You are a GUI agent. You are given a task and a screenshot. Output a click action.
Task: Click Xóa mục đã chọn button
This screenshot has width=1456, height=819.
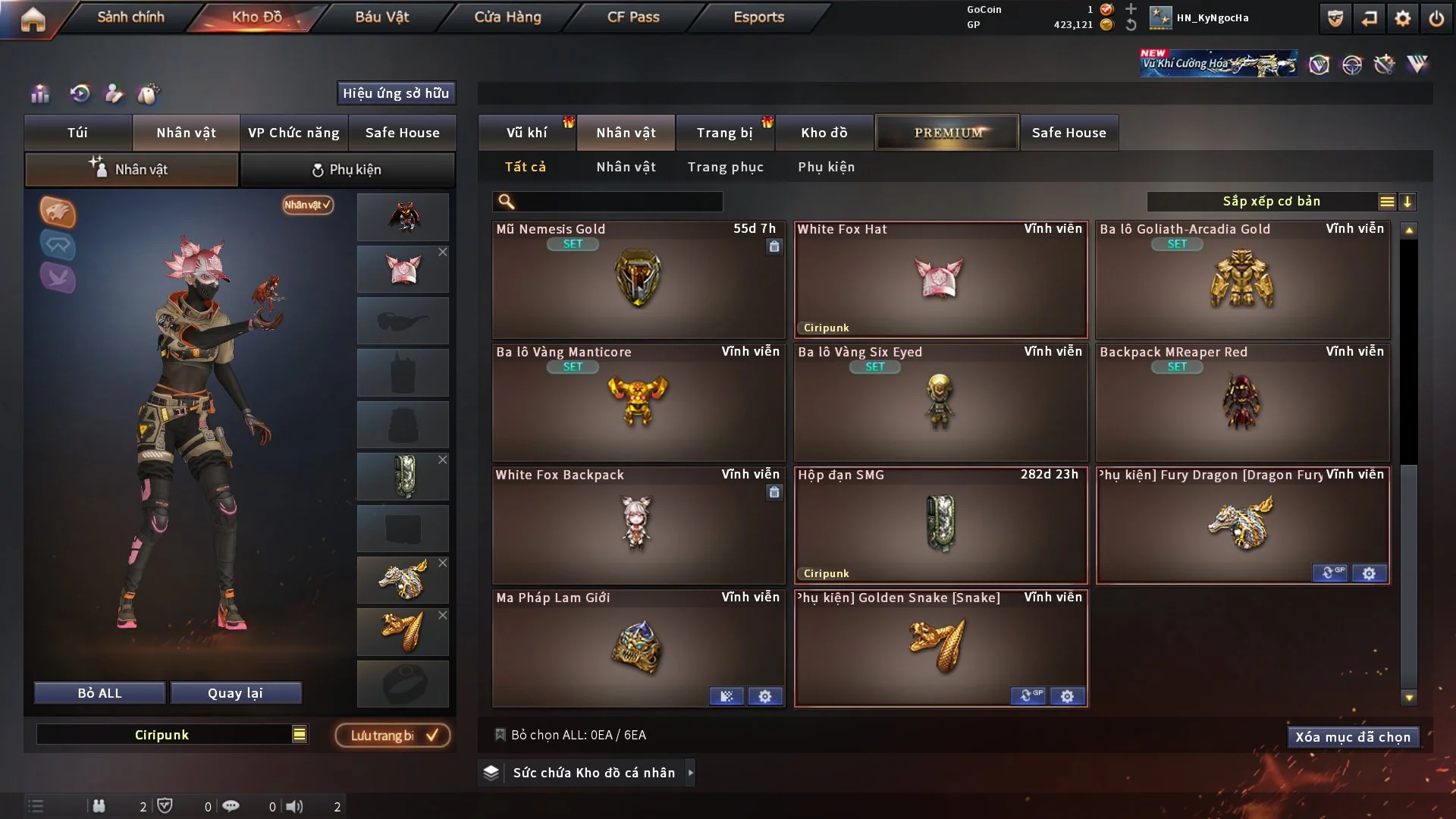pos(1352,737)
